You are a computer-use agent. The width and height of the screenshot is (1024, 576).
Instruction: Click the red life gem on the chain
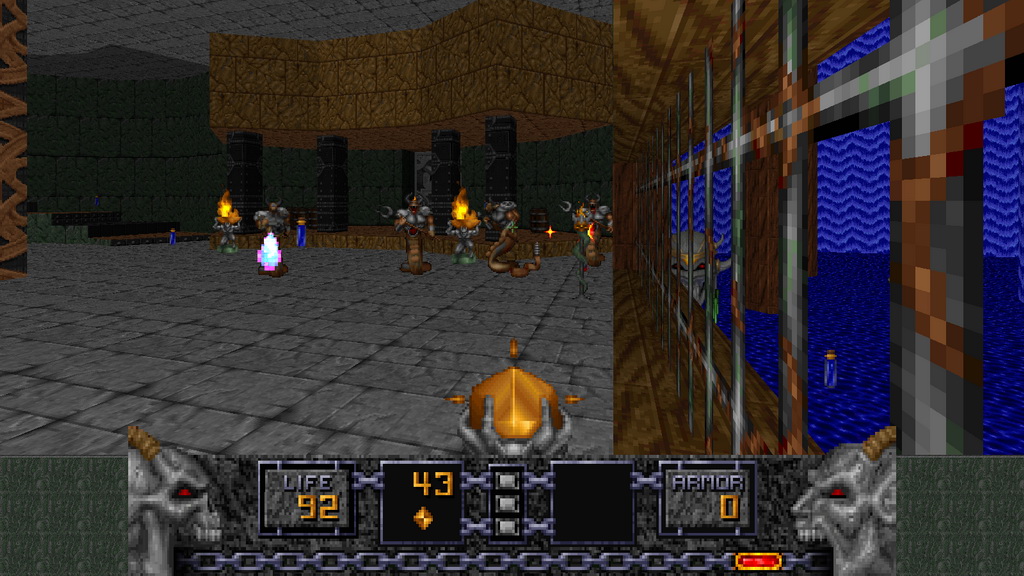pos(758,562)
